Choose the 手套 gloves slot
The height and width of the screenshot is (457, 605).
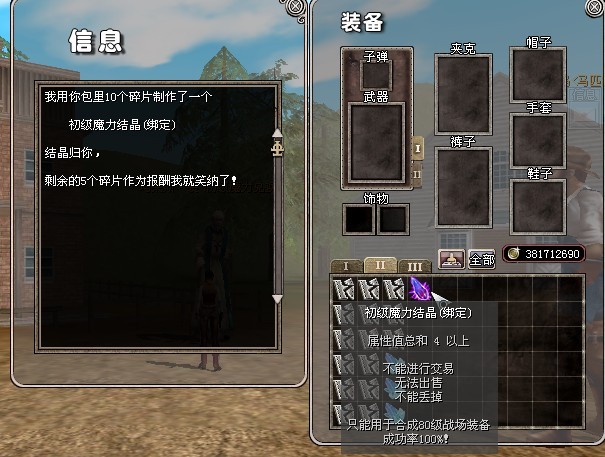pos(545,138)
